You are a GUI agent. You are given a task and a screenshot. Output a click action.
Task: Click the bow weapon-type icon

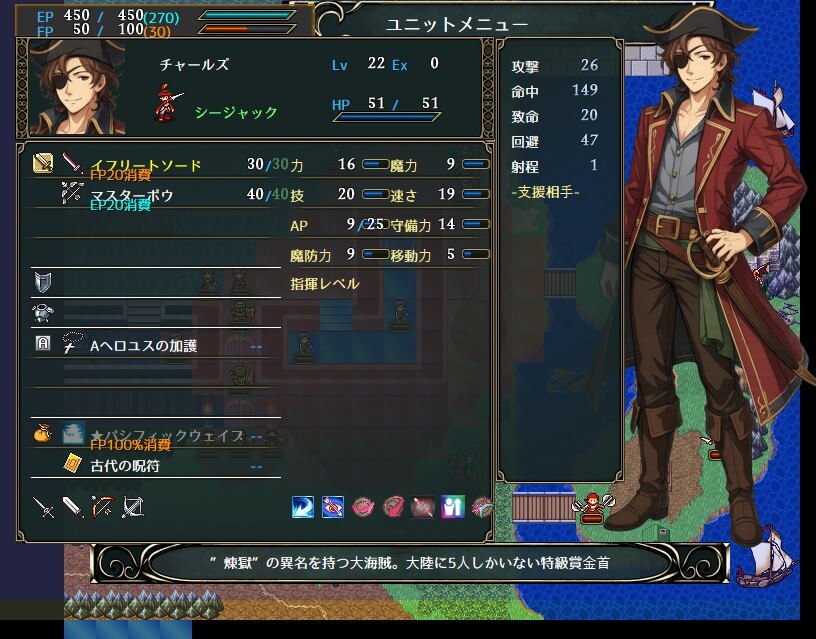pos(103,507)
